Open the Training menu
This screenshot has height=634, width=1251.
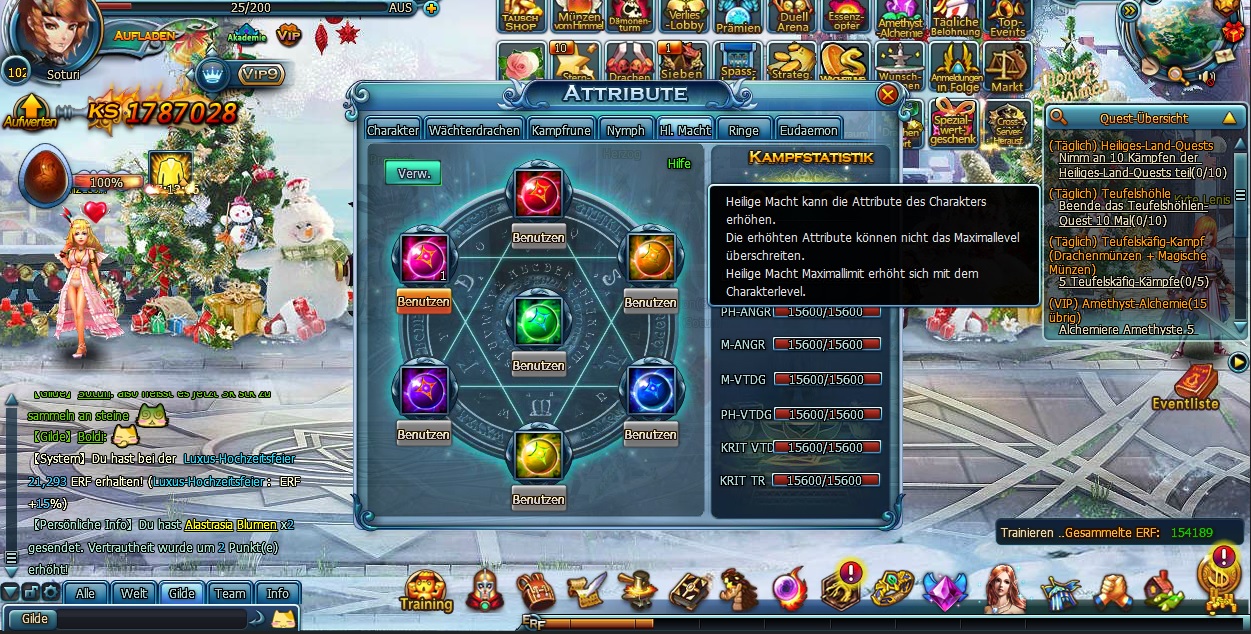(426, 590)
